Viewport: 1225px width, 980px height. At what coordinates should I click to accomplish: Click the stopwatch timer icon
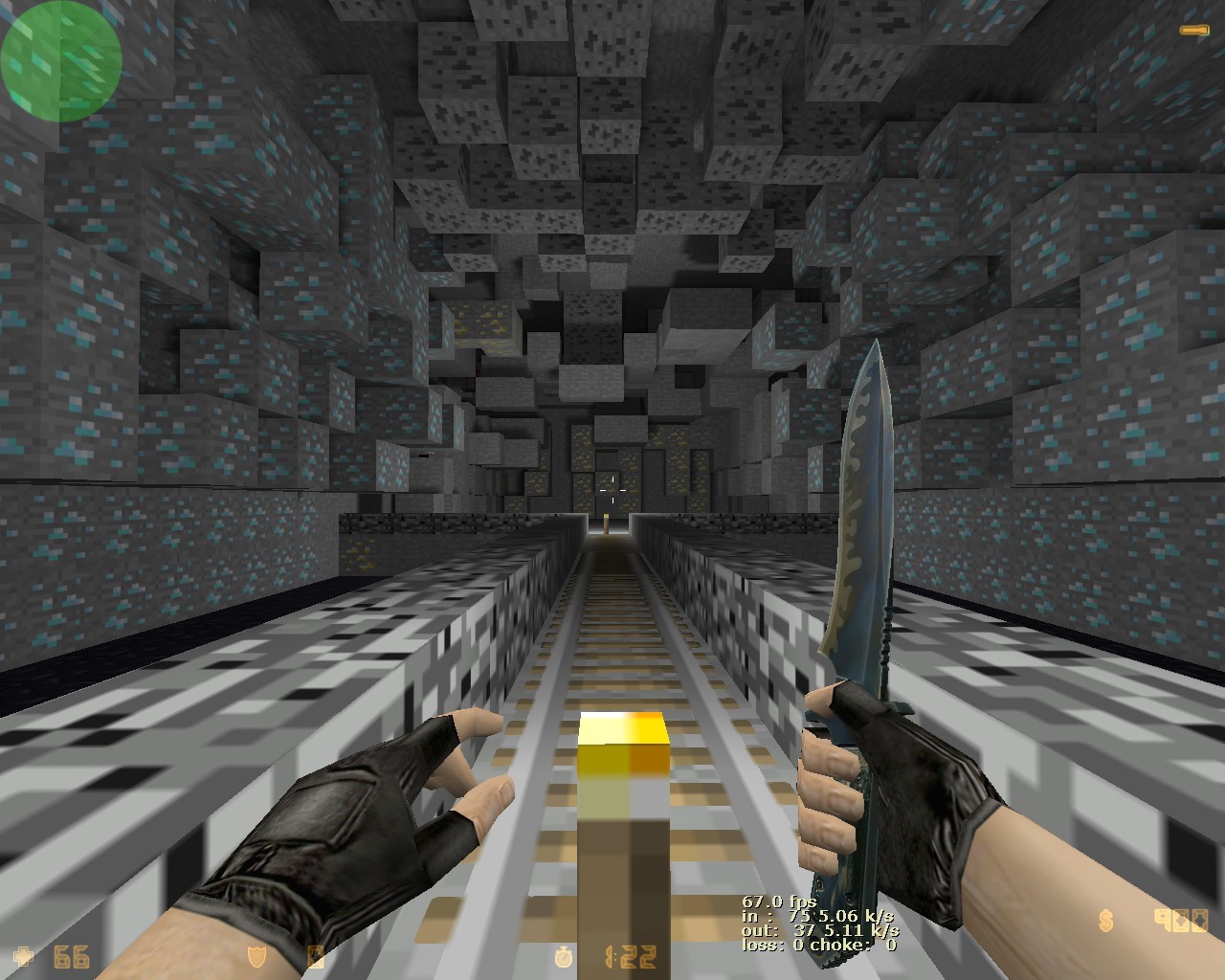click(x=564, y=956)
